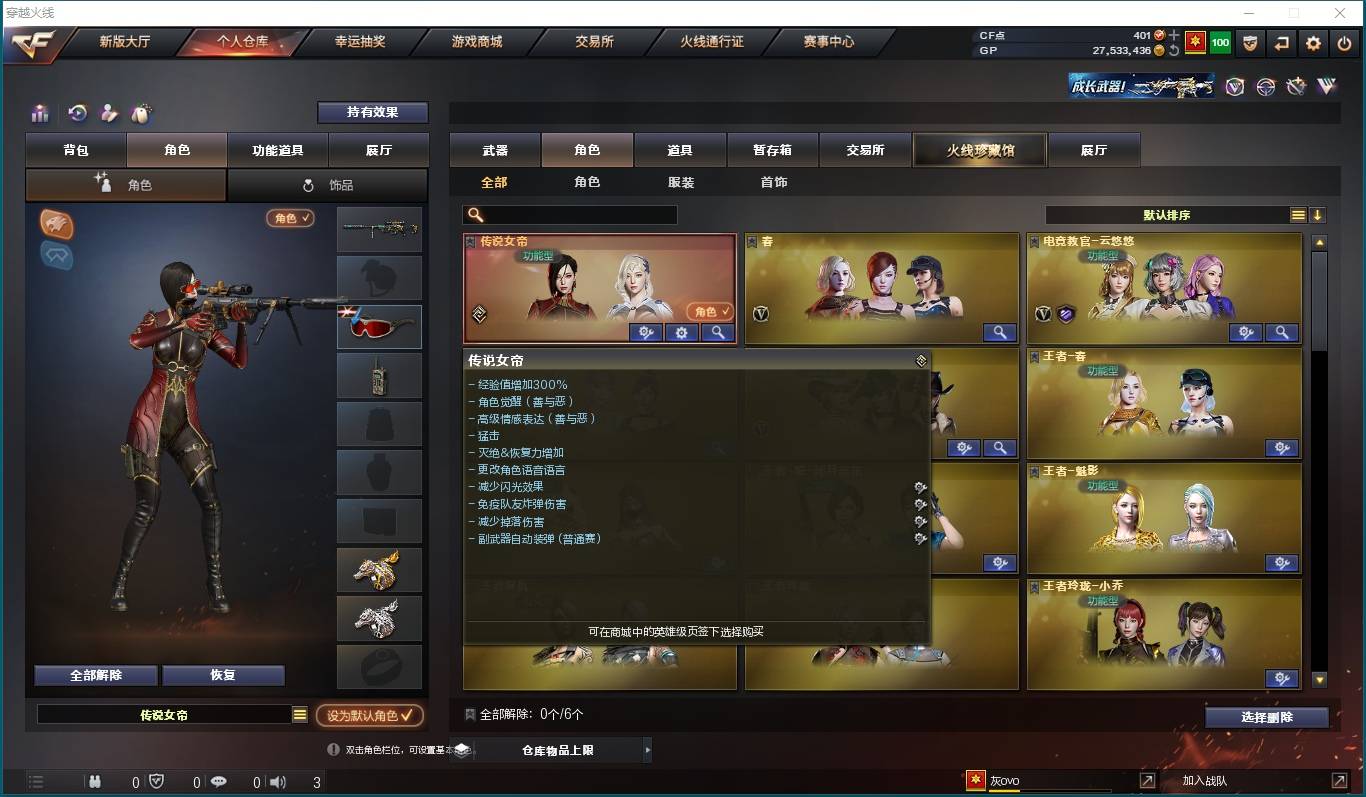Click the refresh icon next to GP balance

tap(1174, 51)
